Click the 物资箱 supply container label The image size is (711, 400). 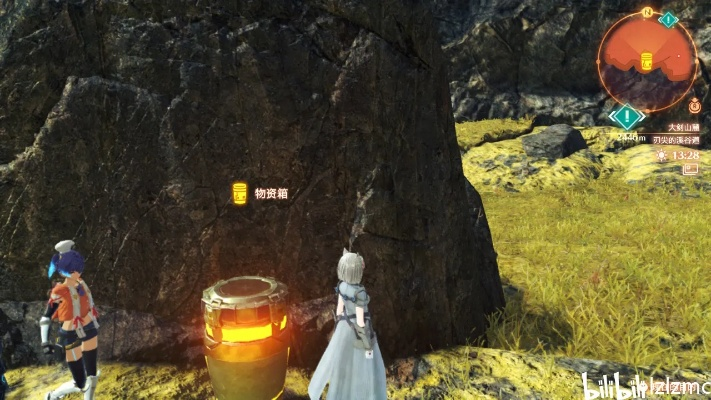[270, 193]
